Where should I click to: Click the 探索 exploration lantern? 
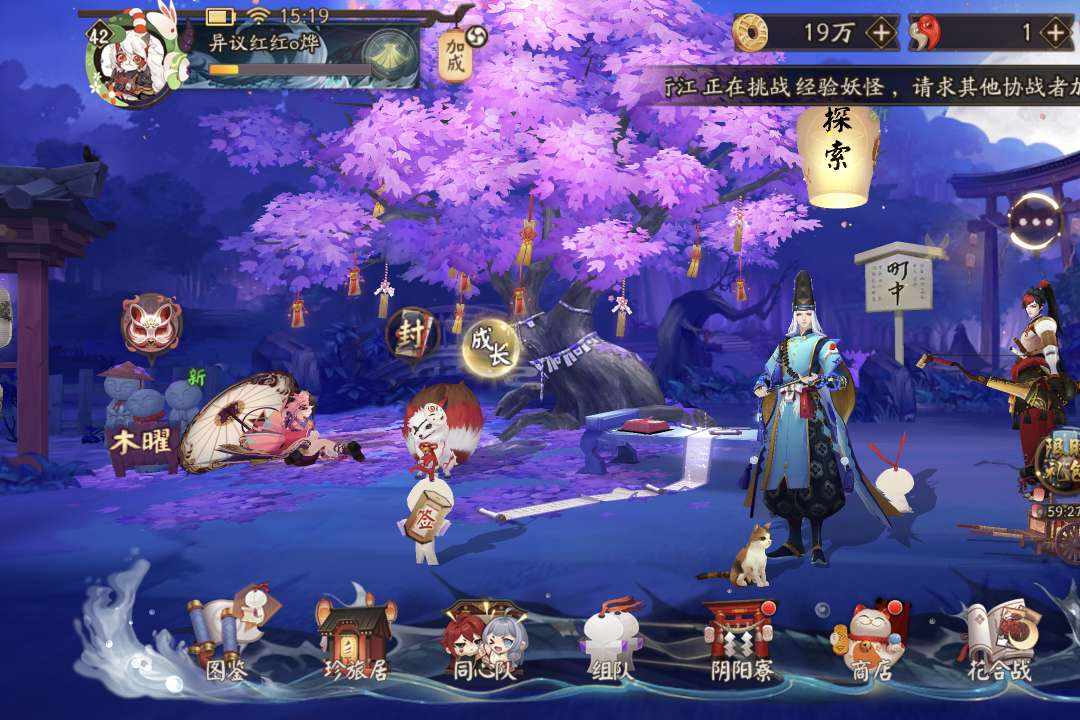click(837, 150)
